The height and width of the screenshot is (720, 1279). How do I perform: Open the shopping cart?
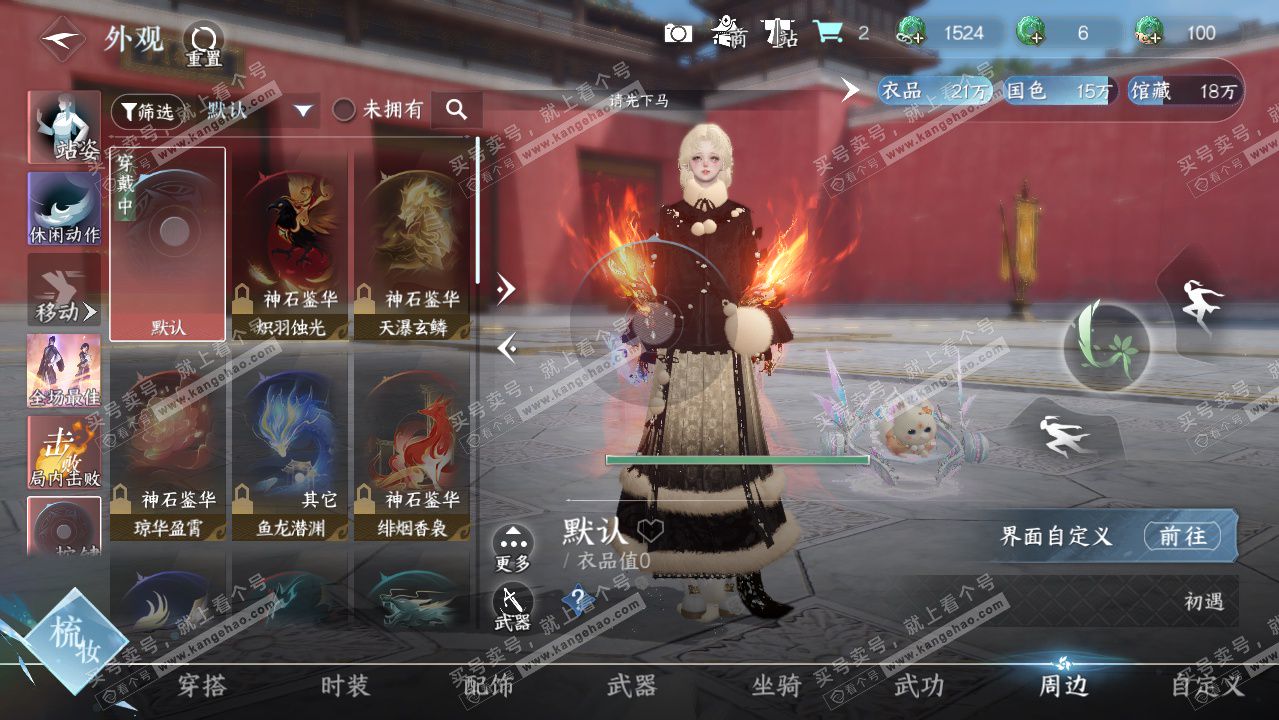tap(827, 33)
